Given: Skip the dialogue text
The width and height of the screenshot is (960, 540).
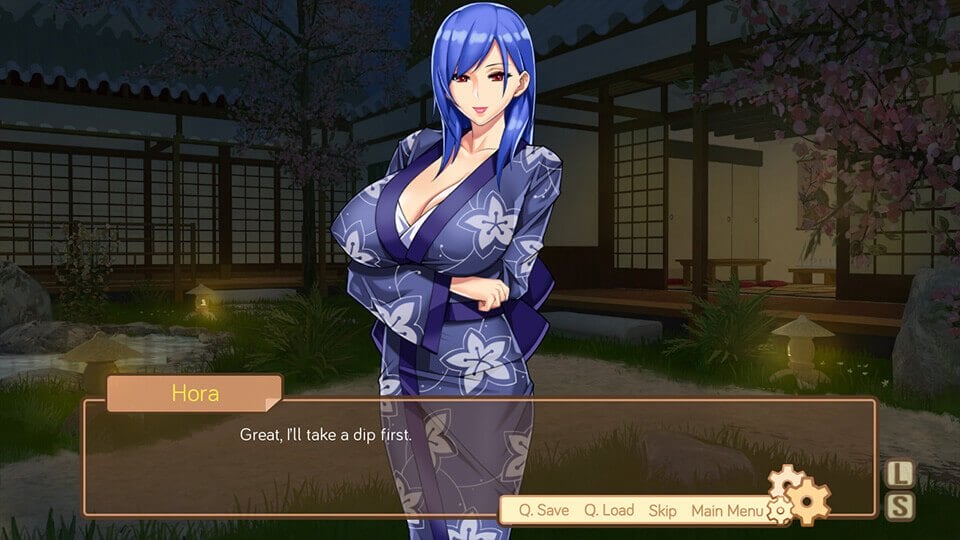Looking at the screenshot, I should tap(662, 510).
